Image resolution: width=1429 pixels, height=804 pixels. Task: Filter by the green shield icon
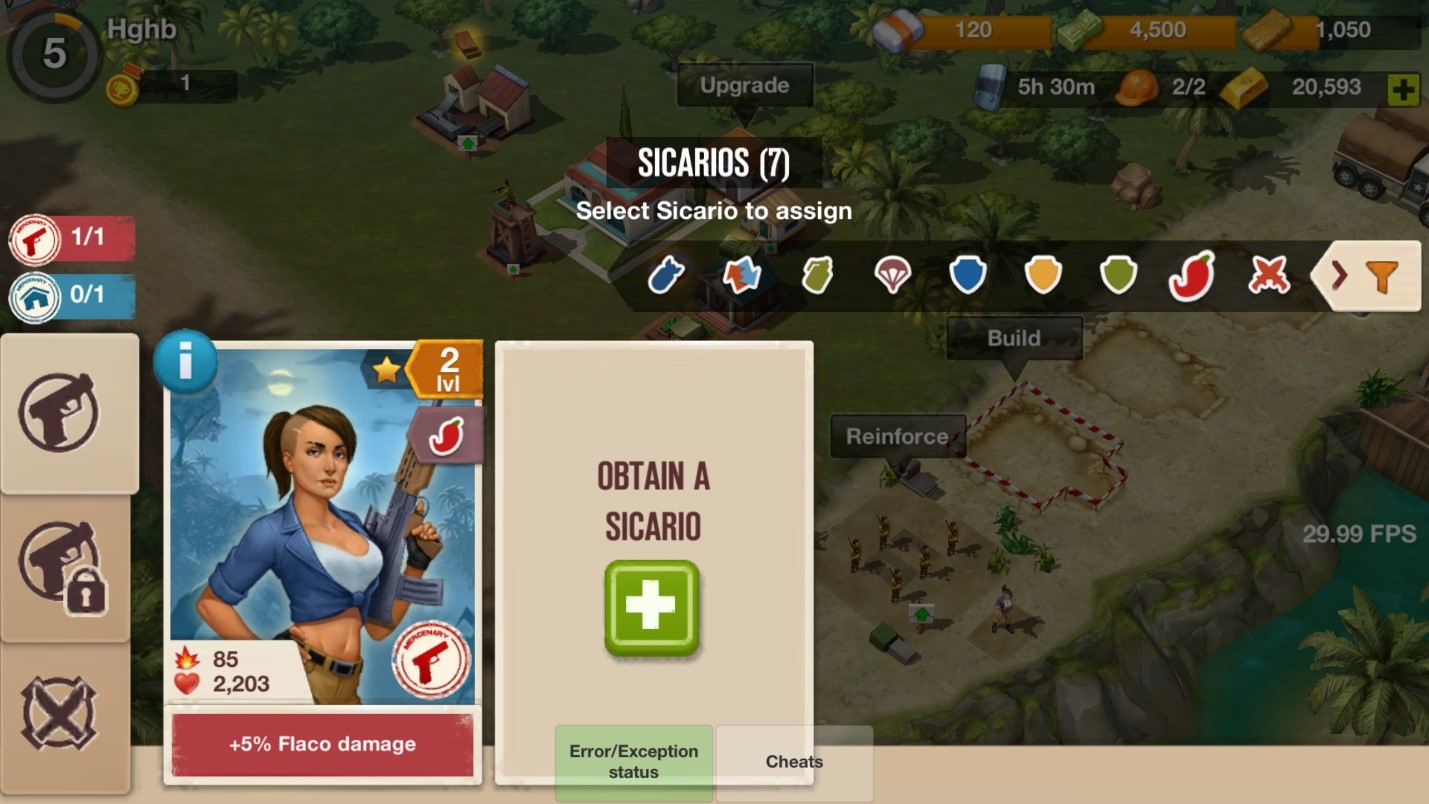pyautogui.click(x=1117, y=275)
